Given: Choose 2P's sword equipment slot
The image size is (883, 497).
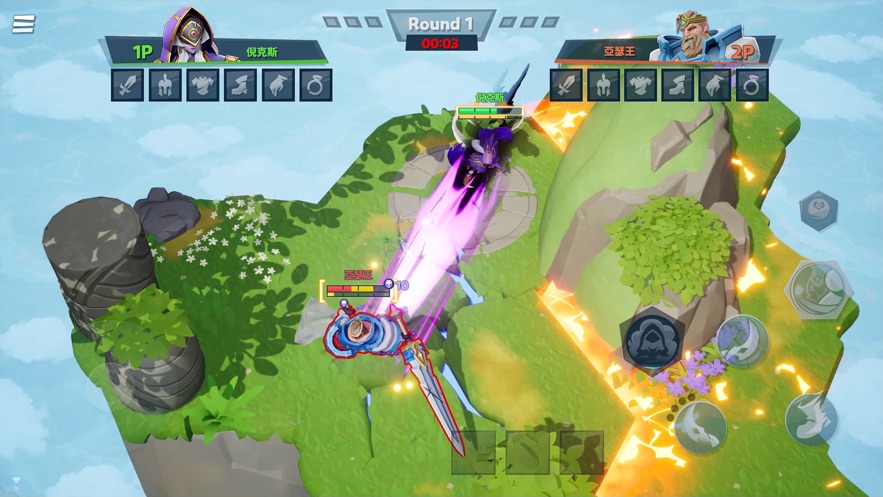Looking at the screenshot, I should (566, 85).
